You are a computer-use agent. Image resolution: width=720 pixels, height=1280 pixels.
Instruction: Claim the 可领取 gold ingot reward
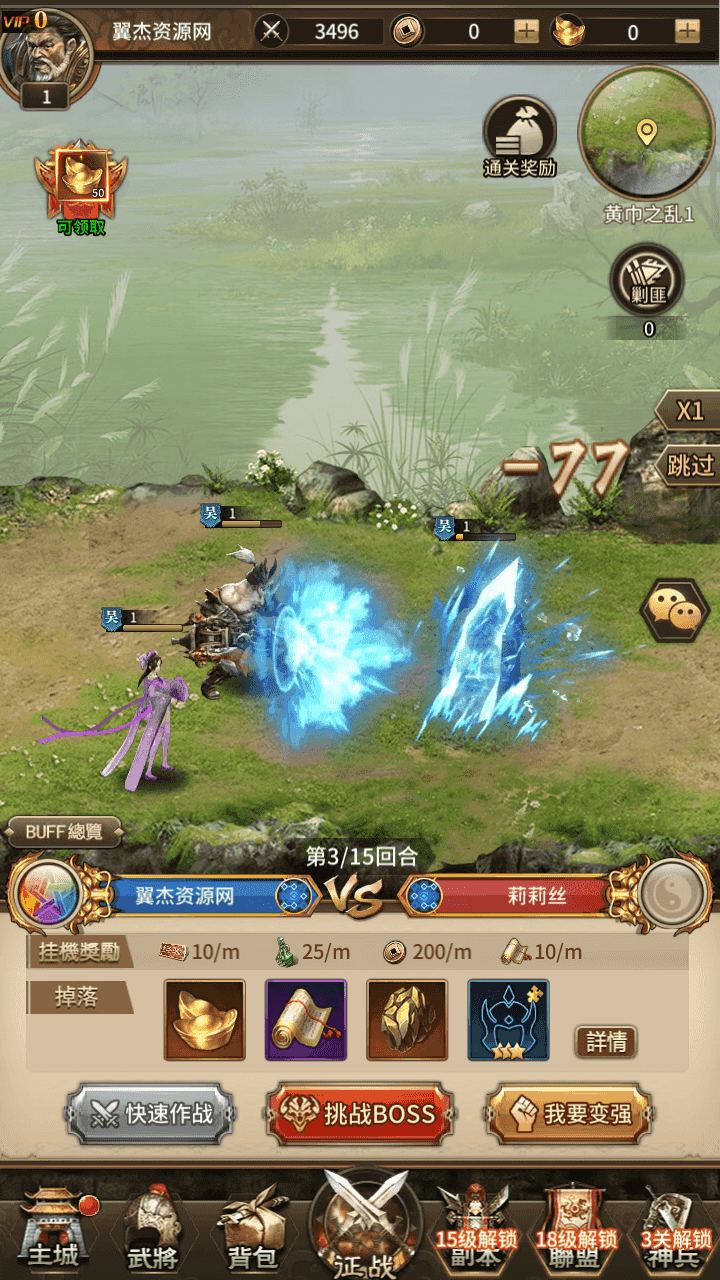pyautogui.click(x=81, y=183)
